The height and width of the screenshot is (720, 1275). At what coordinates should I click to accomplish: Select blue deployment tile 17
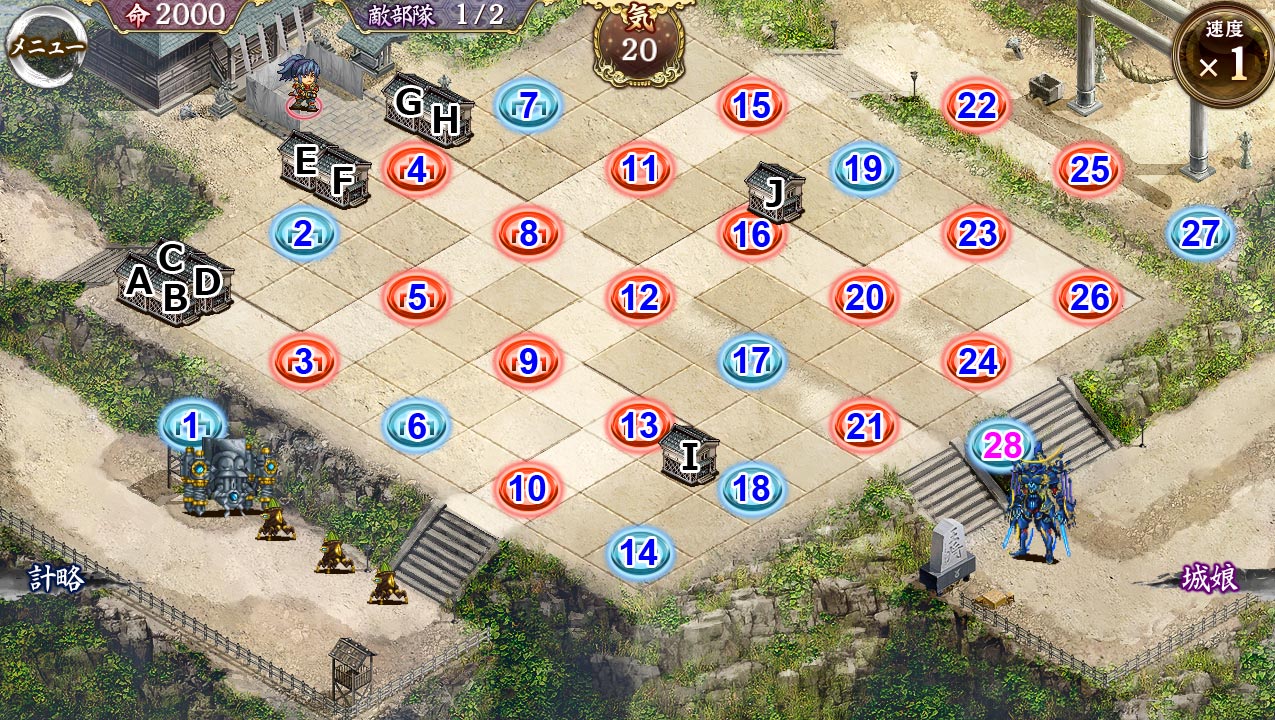coord(752,361)
